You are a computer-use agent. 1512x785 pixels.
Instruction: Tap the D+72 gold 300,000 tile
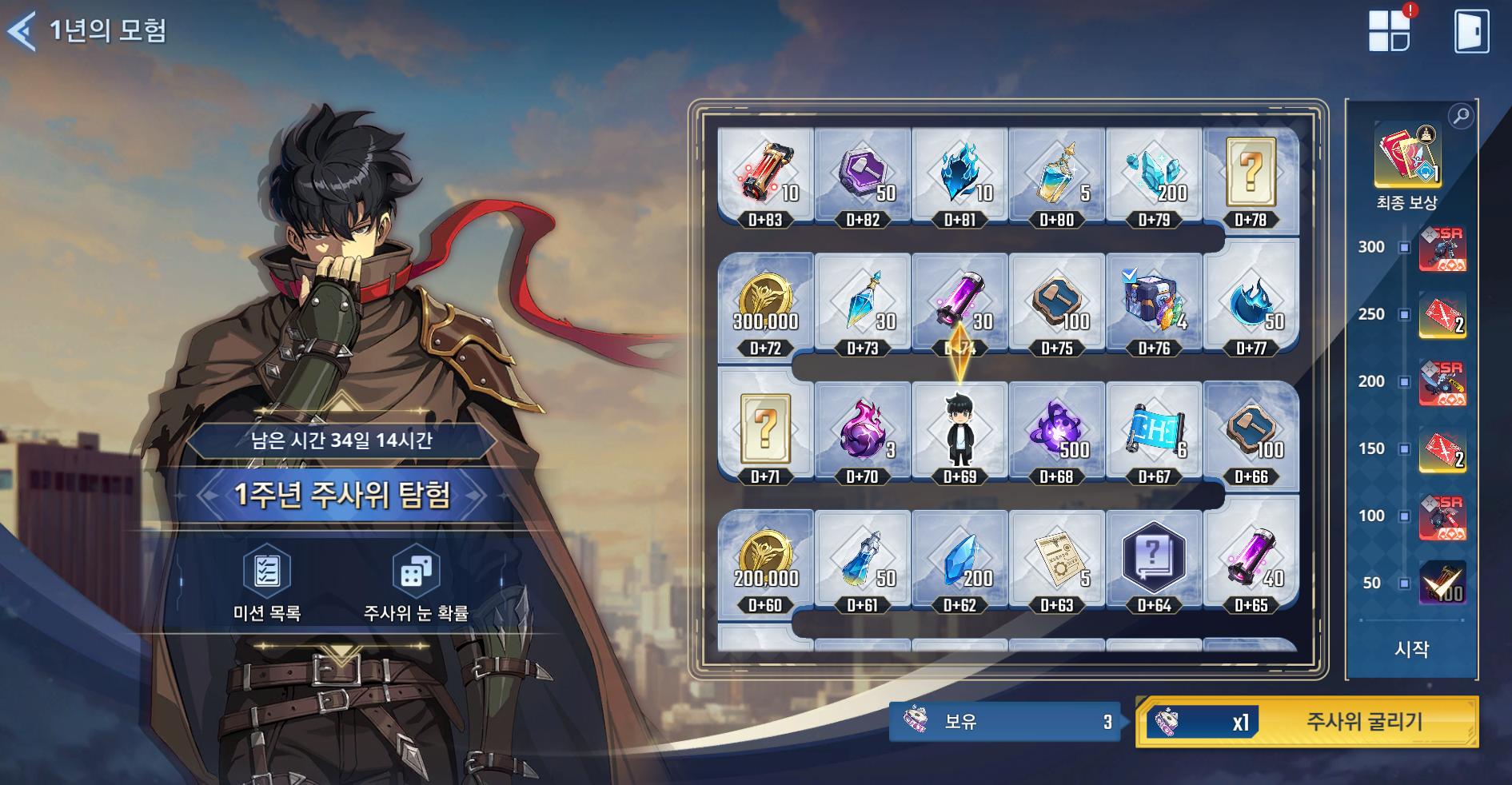766,305
